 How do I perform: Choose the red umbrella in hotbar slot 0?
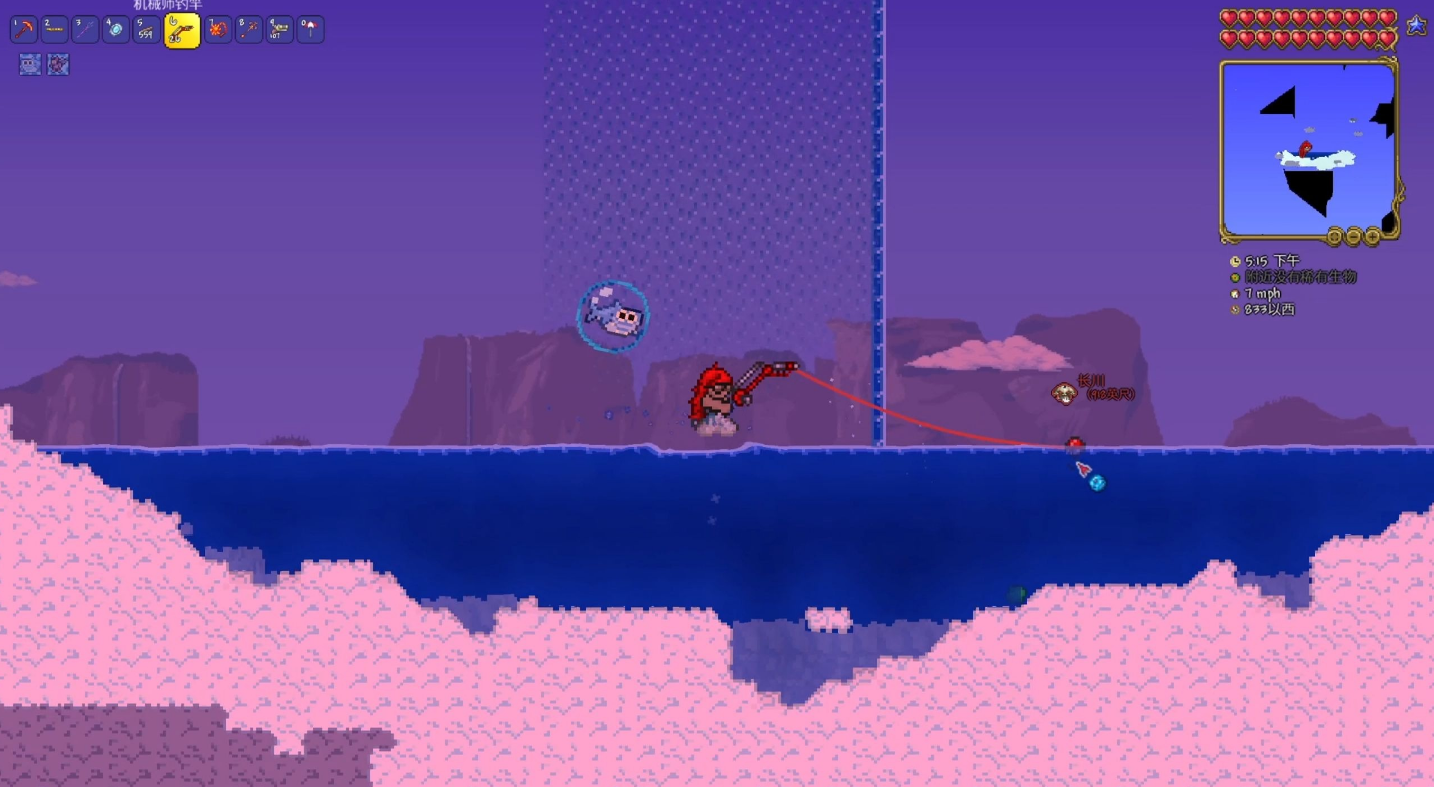click(x=310, y=30)
